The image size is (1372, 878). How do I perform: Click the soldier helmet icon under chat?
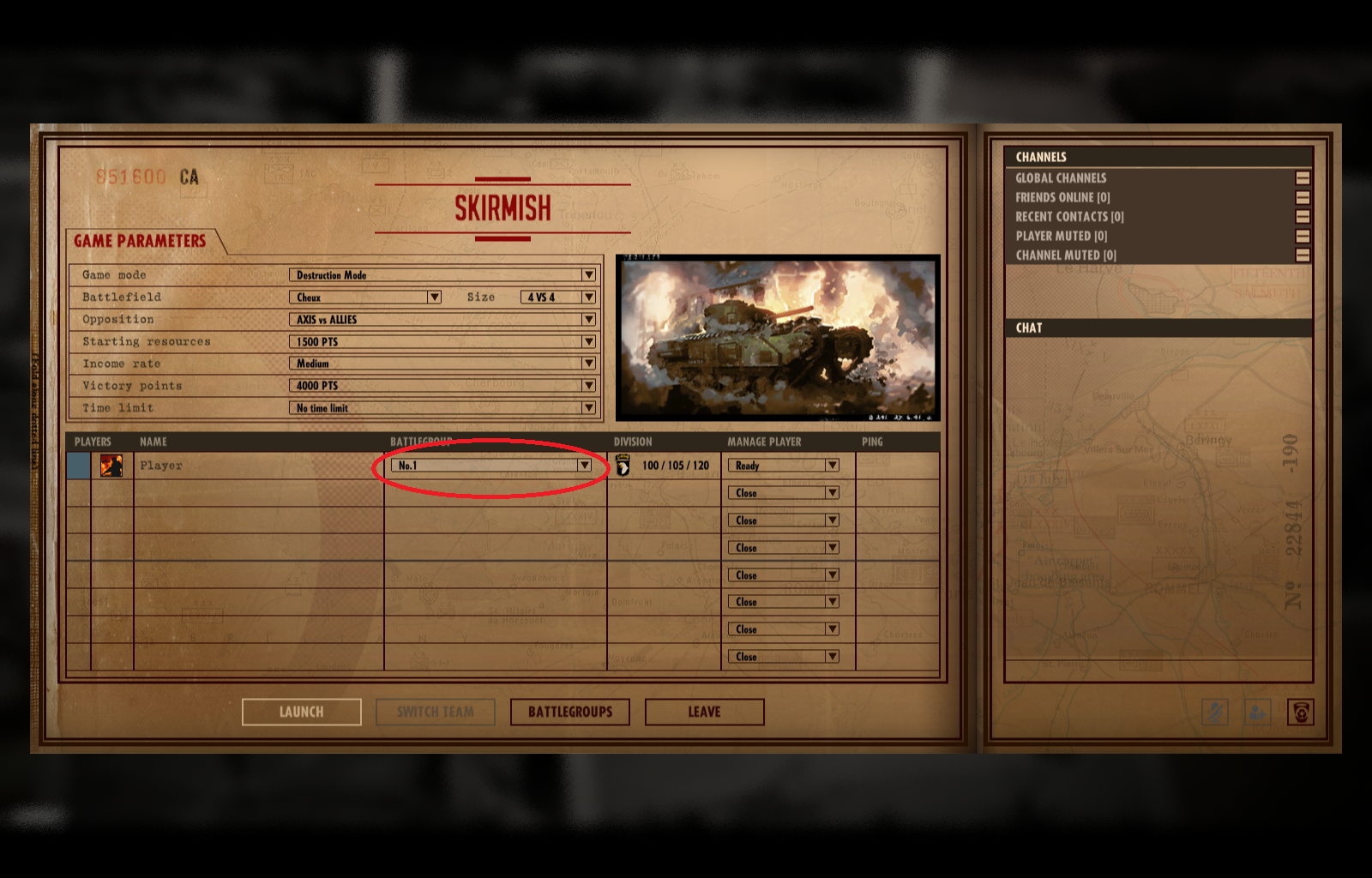tap(1300, 712)
